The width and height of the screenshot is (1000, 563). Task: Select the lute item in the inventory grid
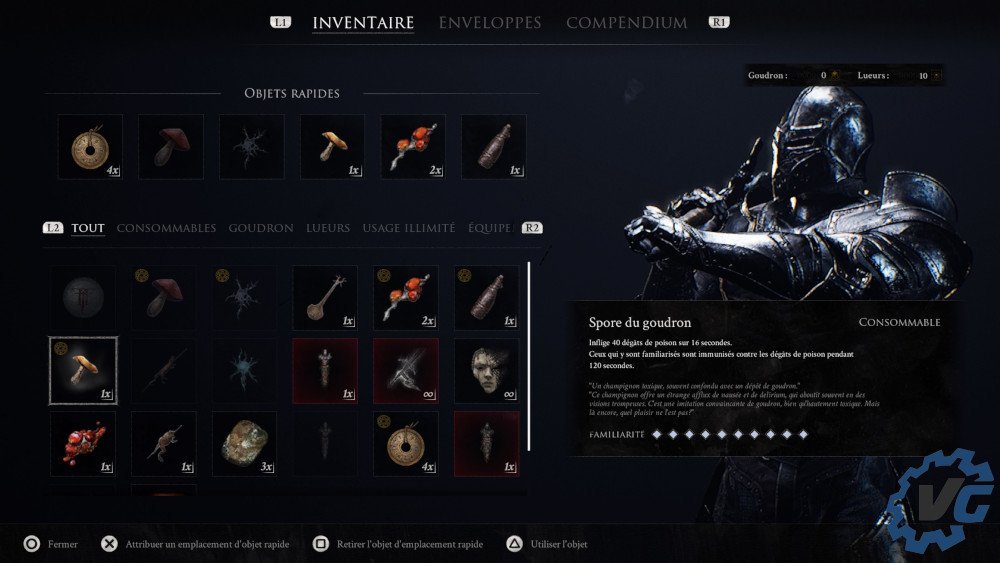click(x=325, y=297)
